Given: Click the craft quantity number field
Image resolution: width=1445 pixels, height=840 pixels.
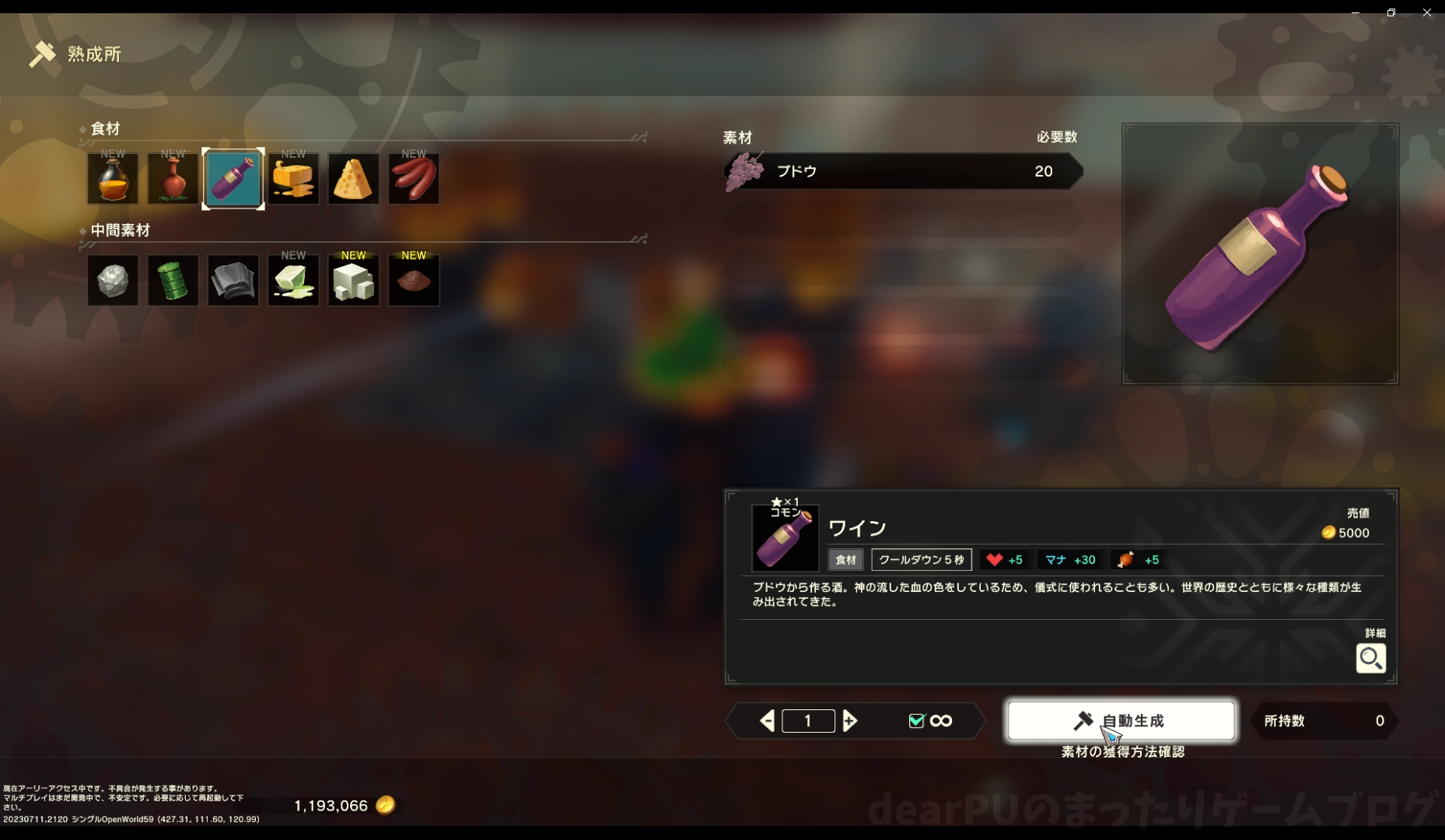Looking at the screenshot, I should tap(808, 721).
